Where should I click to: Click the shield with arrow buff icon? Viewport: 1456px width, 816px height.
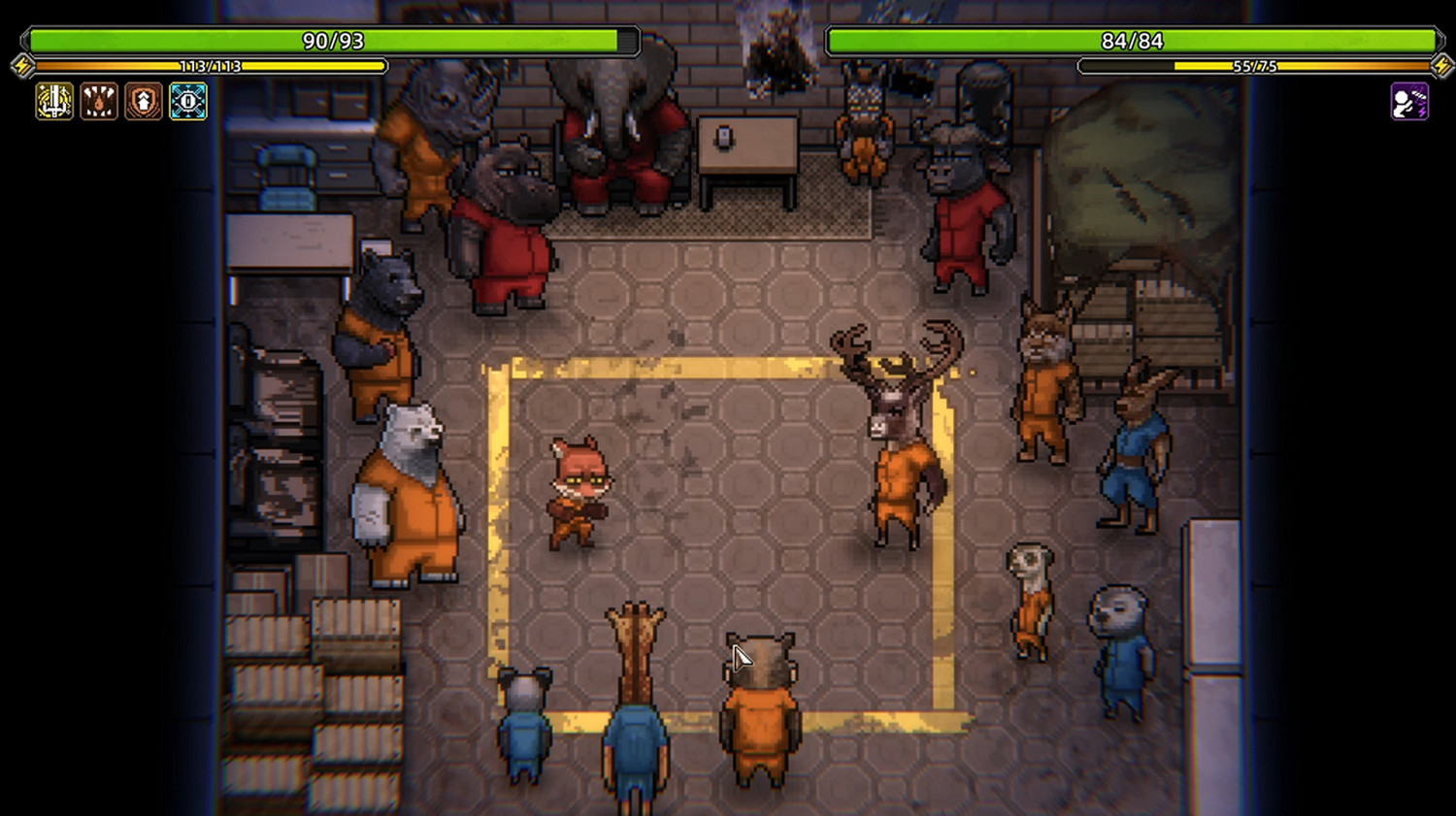144,101
